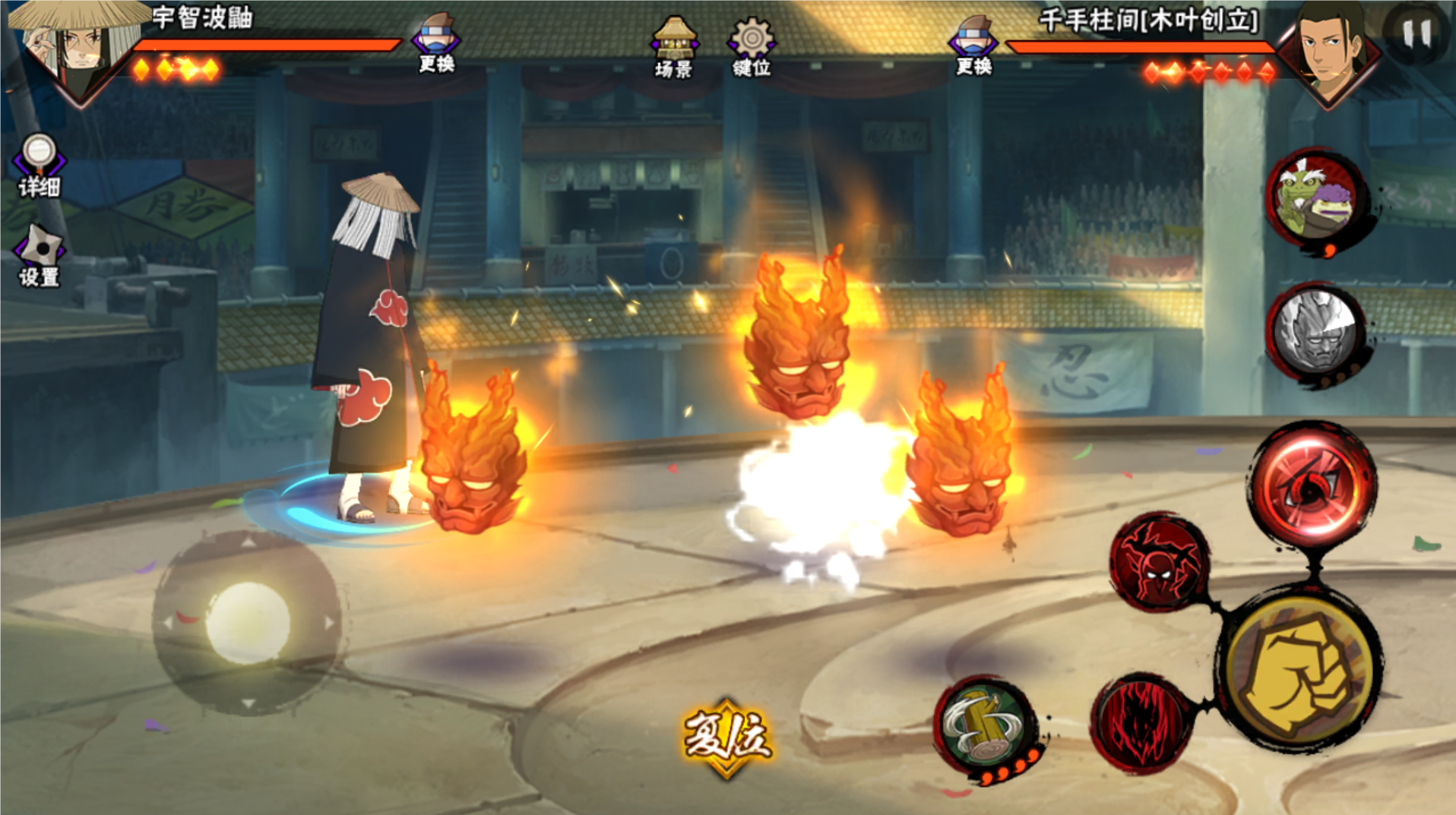Open 键位 key layout settings
The width and height of the screenshot is (1456, 815).
click(752, 46)
